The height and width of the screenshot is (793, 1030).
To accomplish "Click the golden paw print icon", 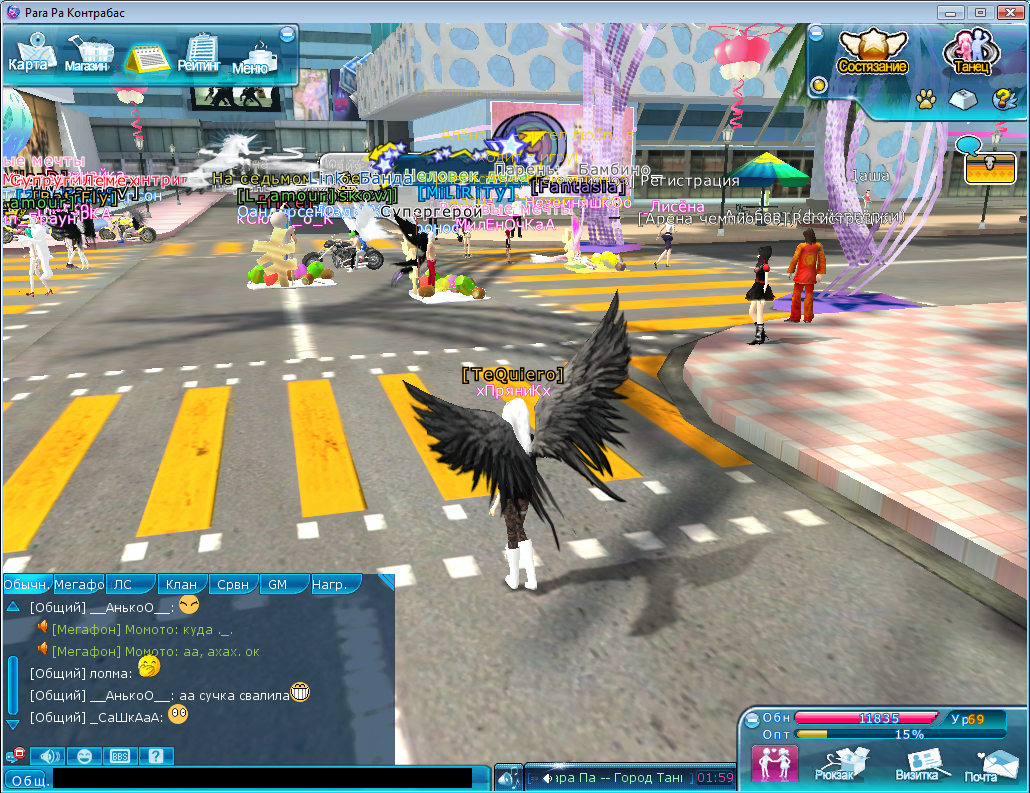I will [925, 99].
